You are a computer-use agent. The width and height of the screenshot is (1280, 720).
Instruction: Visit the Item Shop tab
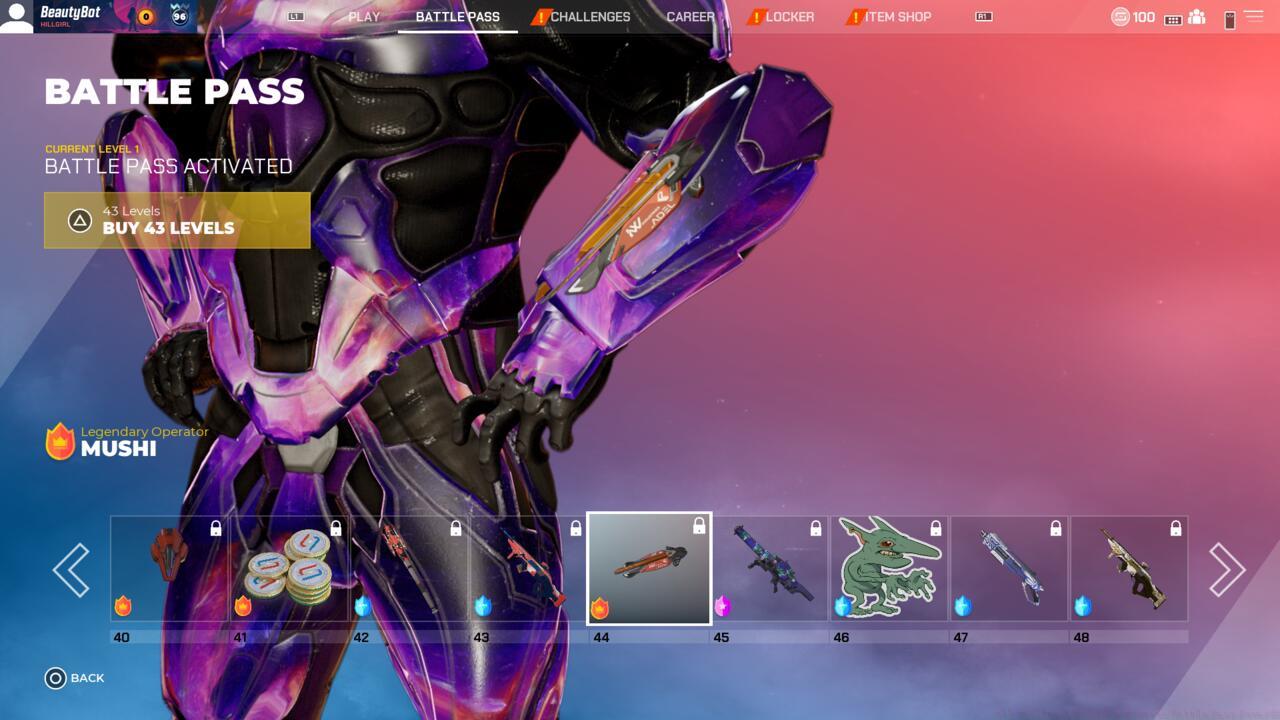pos(897,17)
